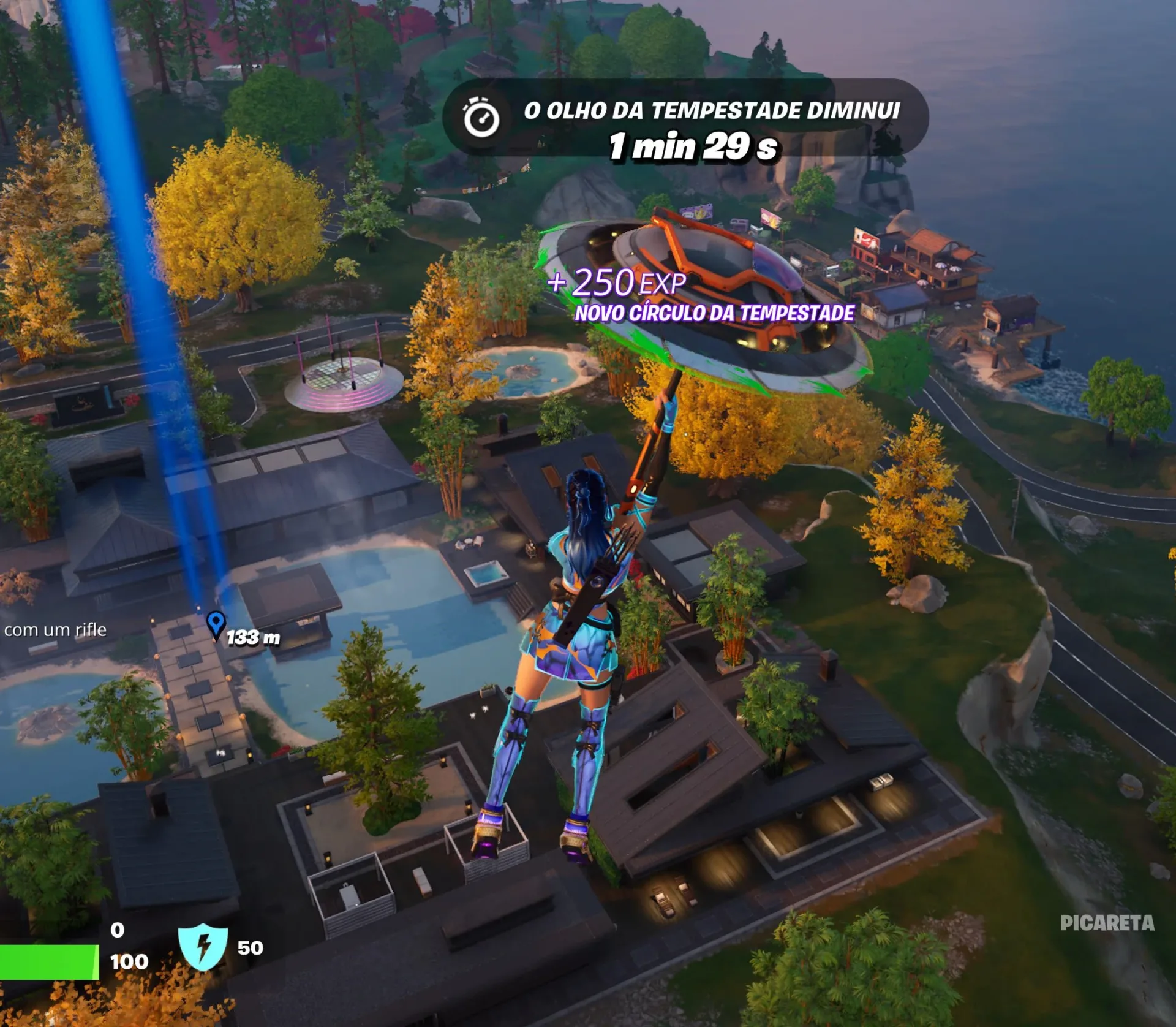Click the green health bar
The height and width of the screenshot is (1027, 1176).
(49, 962)
